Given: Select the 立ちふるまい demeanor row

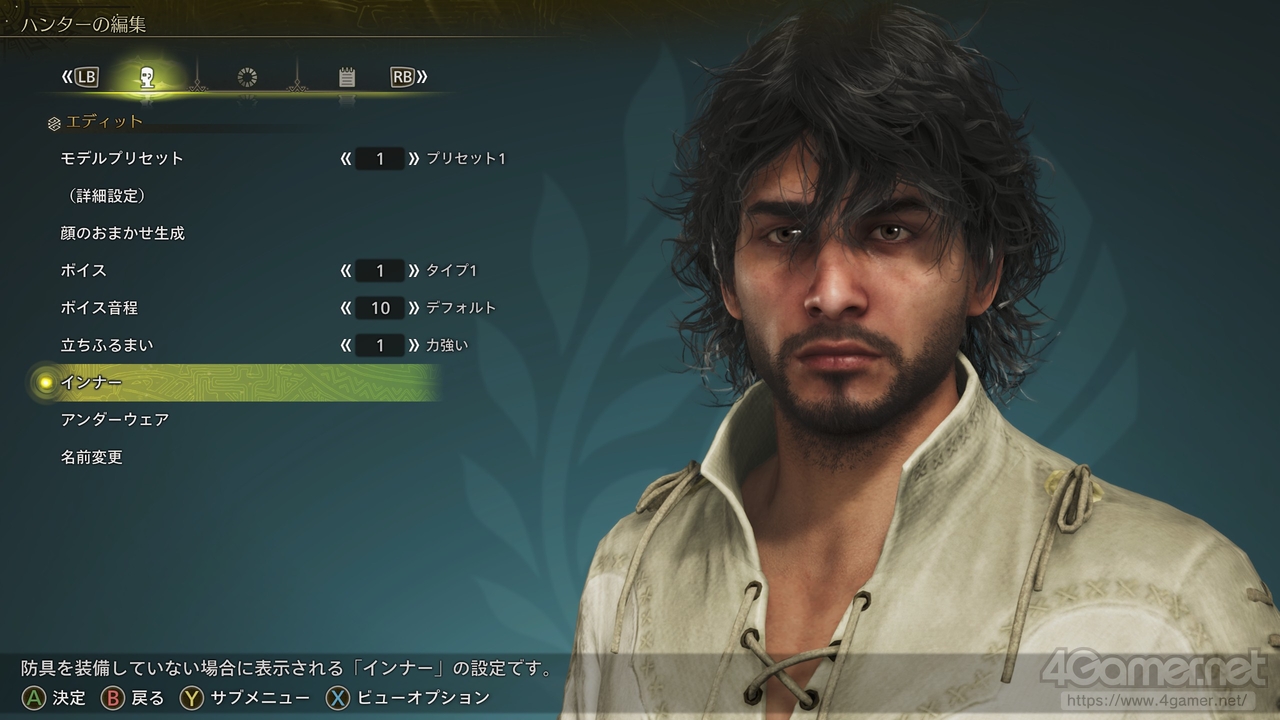Looking at the screenshot, I should [x=107, y=346].
